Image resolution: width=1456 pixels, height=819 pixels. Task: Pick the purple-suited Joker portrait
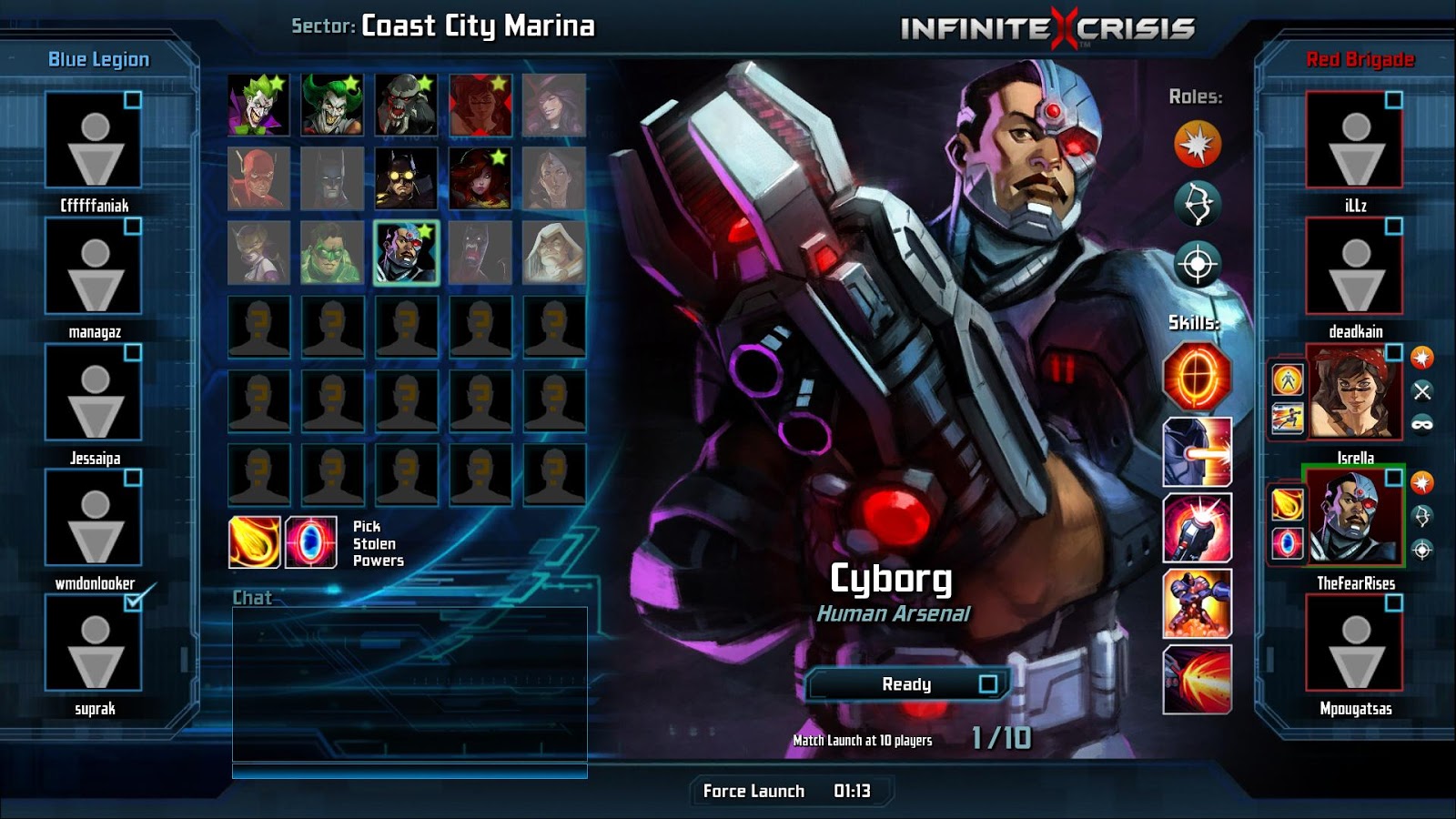tap(258, 105)
